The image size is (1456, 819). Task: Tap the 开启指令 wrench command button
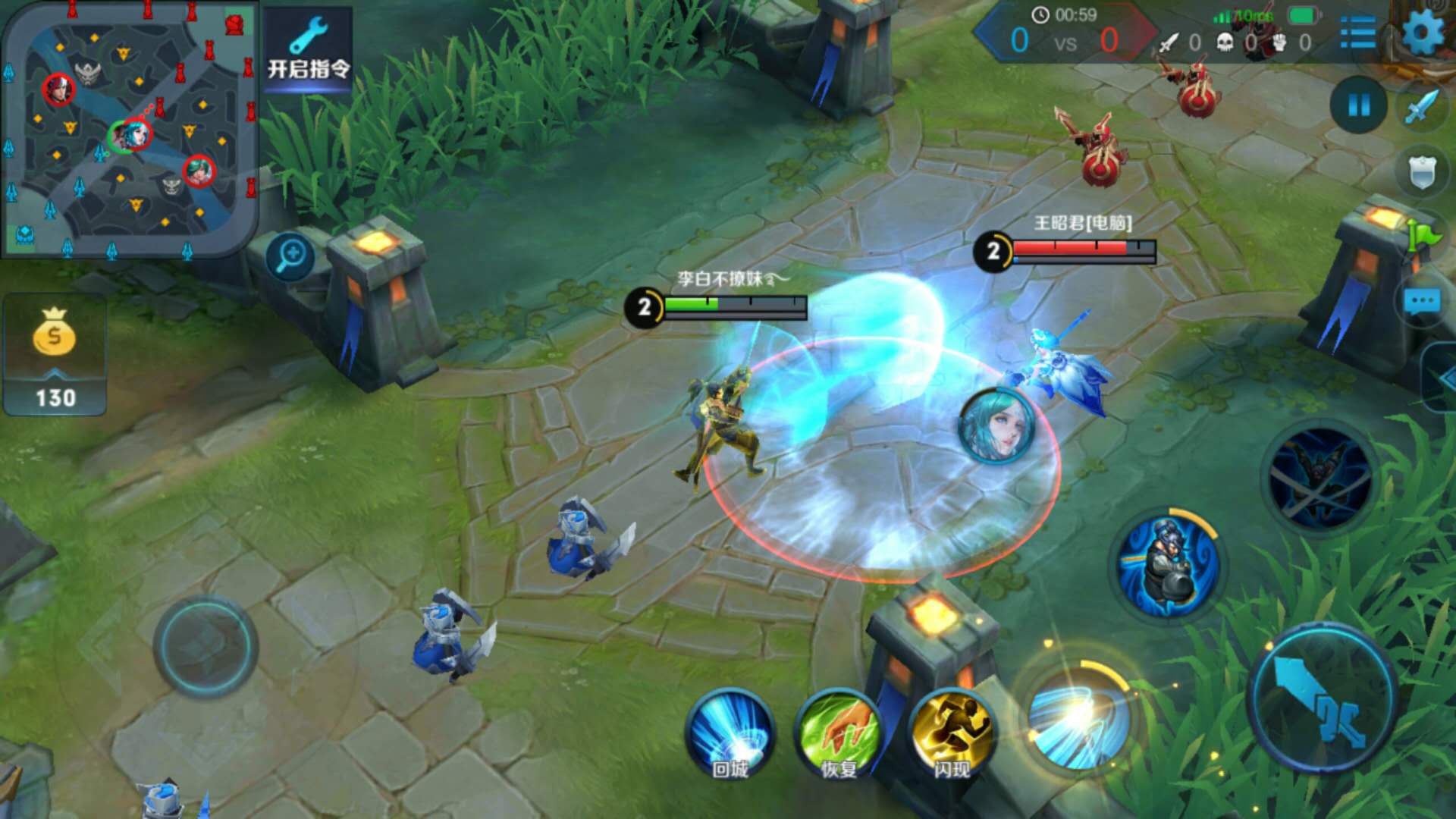308,50
